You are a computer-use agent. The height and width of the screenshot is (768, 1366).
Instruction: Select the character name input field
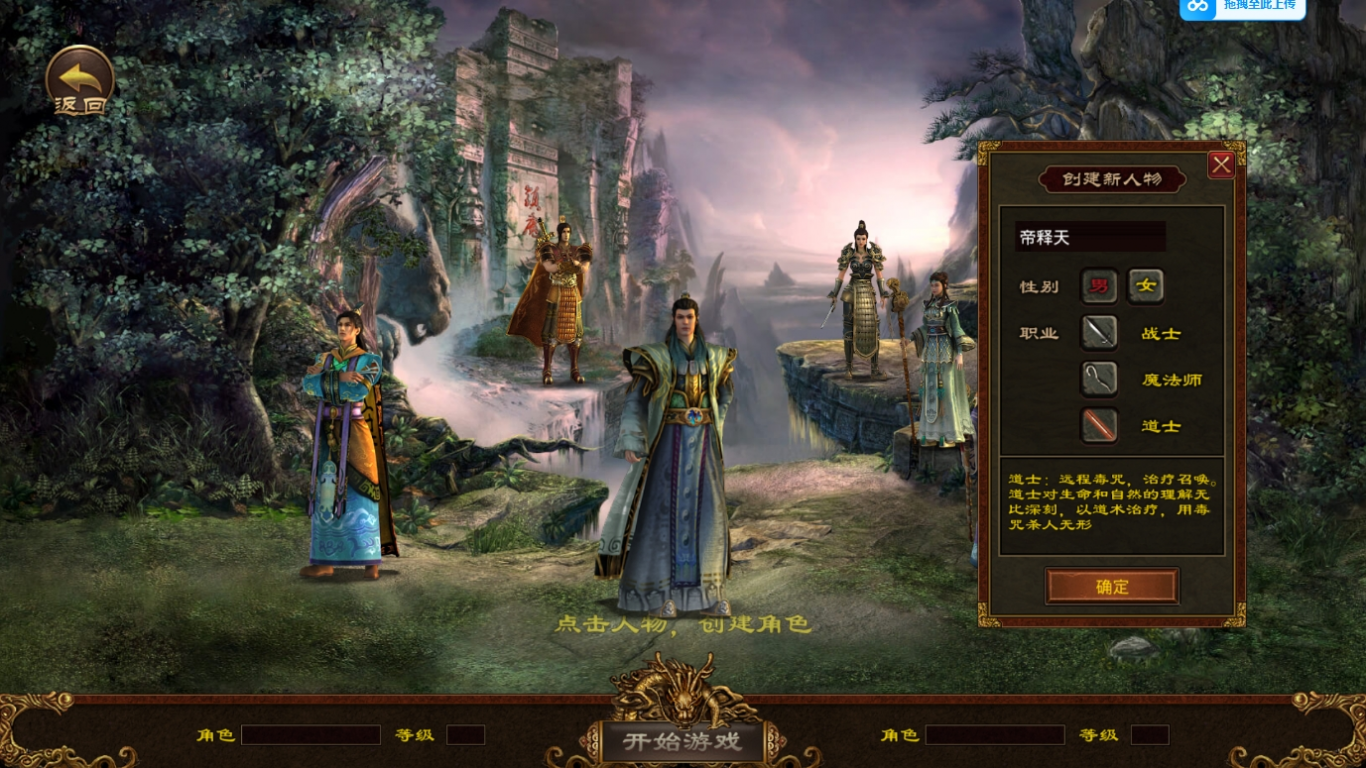click(1090, 237)
